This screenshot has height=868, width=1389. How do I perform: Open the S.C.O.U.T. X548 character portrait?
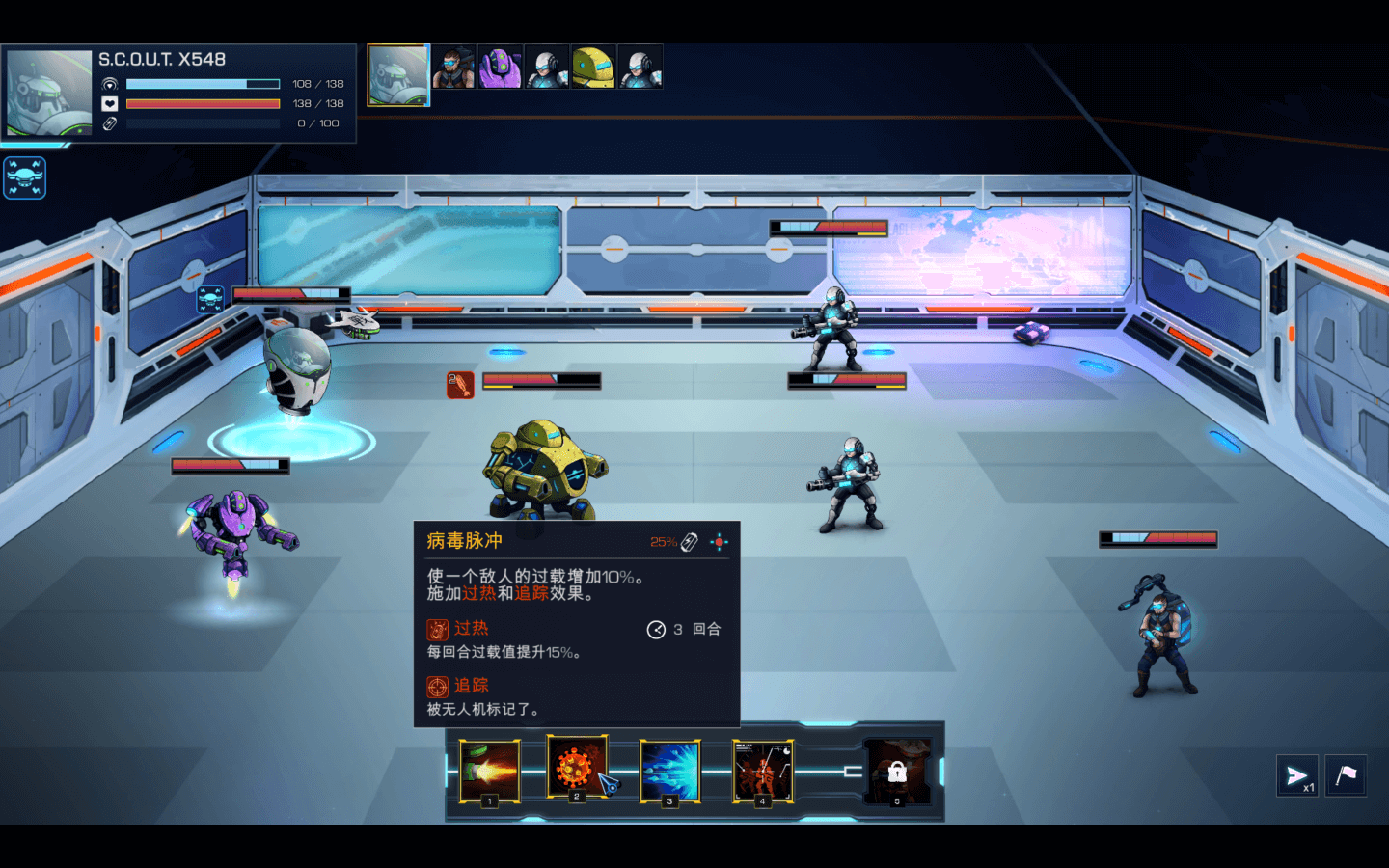pyautogui.click(x=49, y=93)
